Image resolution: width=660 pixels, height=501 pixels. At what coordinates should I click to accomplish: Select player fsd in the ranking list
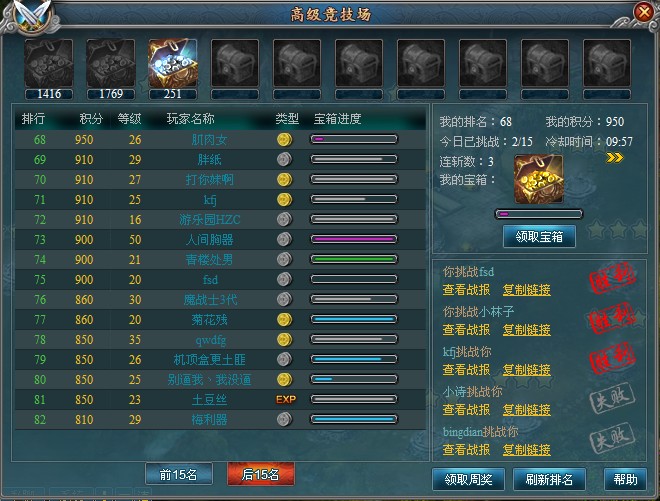coord(210,280)
